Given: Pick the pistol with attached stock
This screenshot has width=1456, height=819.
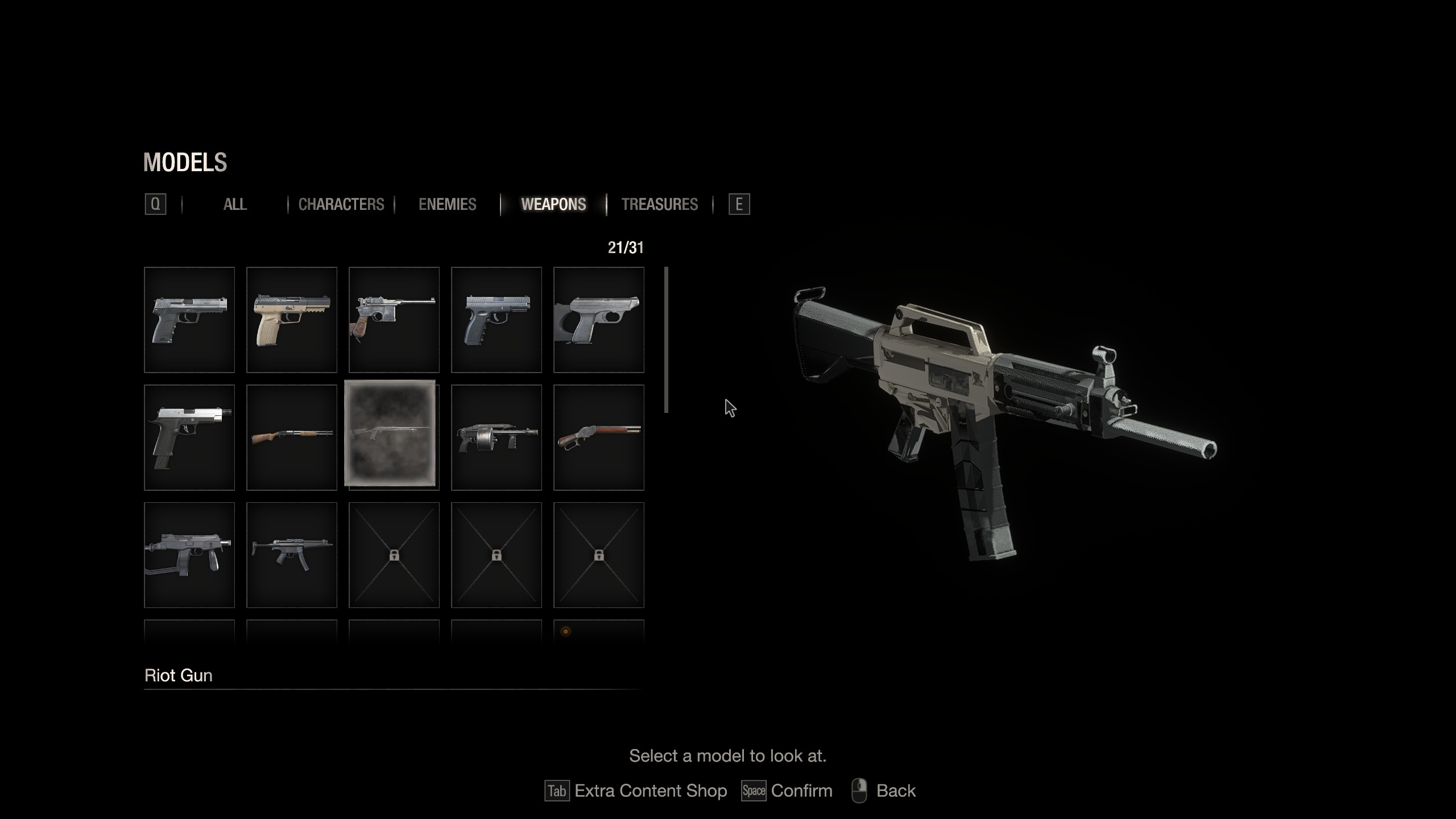Looking at the screenshot, I should point(599,320).
